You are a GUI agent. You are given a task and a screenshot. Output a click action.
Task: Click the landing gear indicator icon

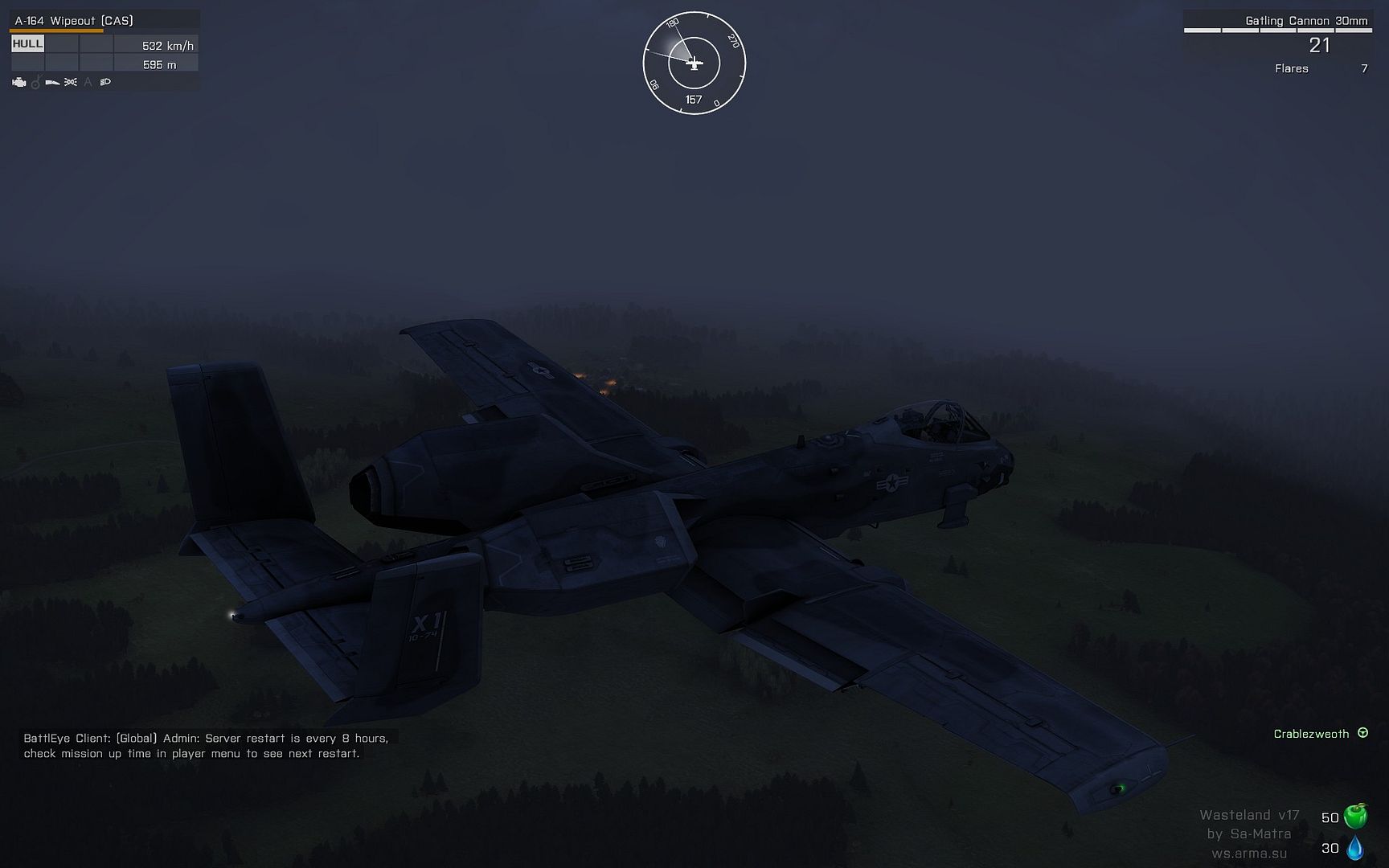point(36,82)
